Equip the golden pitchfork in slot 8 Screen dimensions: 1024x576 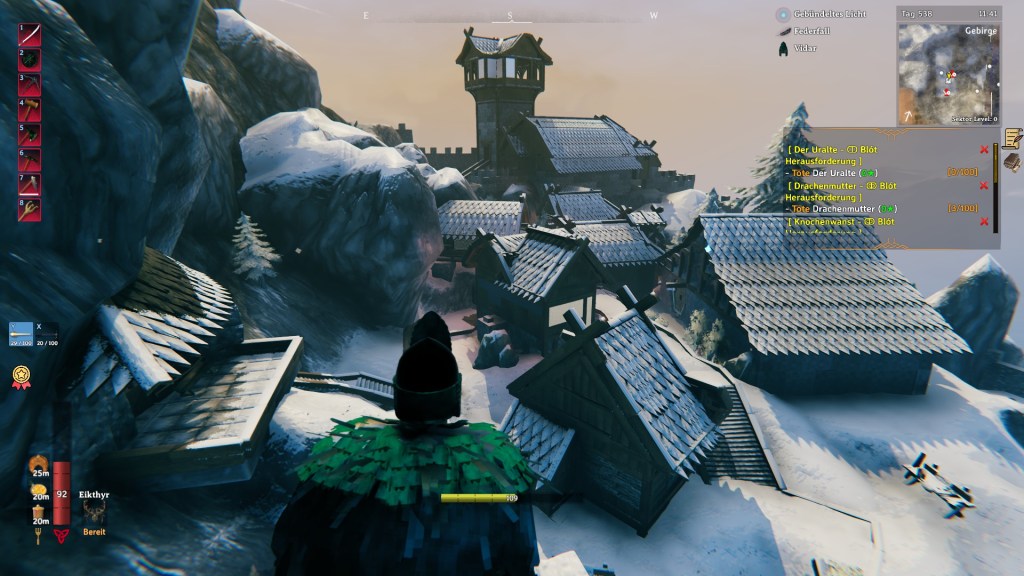(29, 210)
